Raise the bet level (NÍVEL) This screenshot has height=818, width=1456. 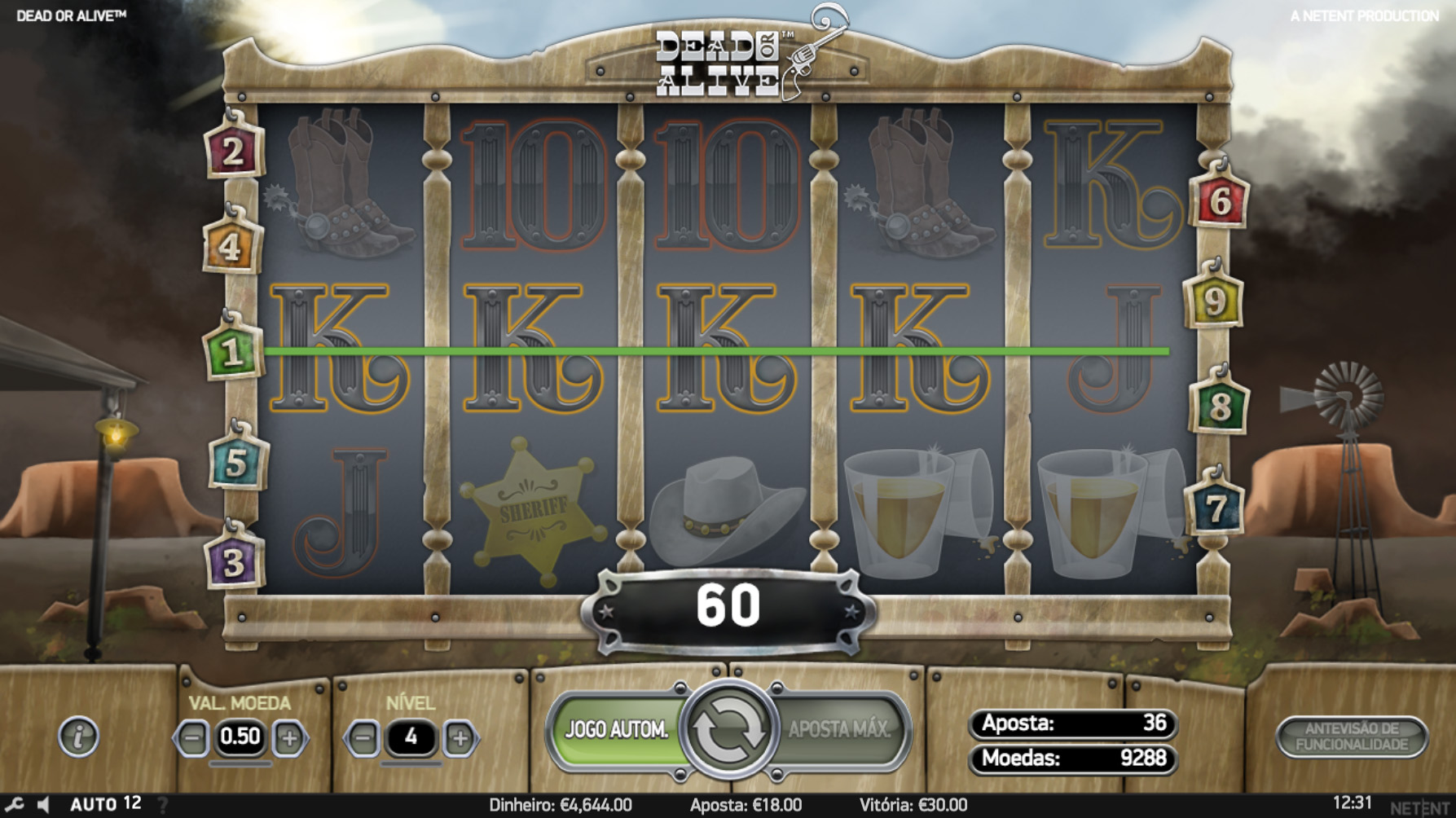(x=460, y=738)
